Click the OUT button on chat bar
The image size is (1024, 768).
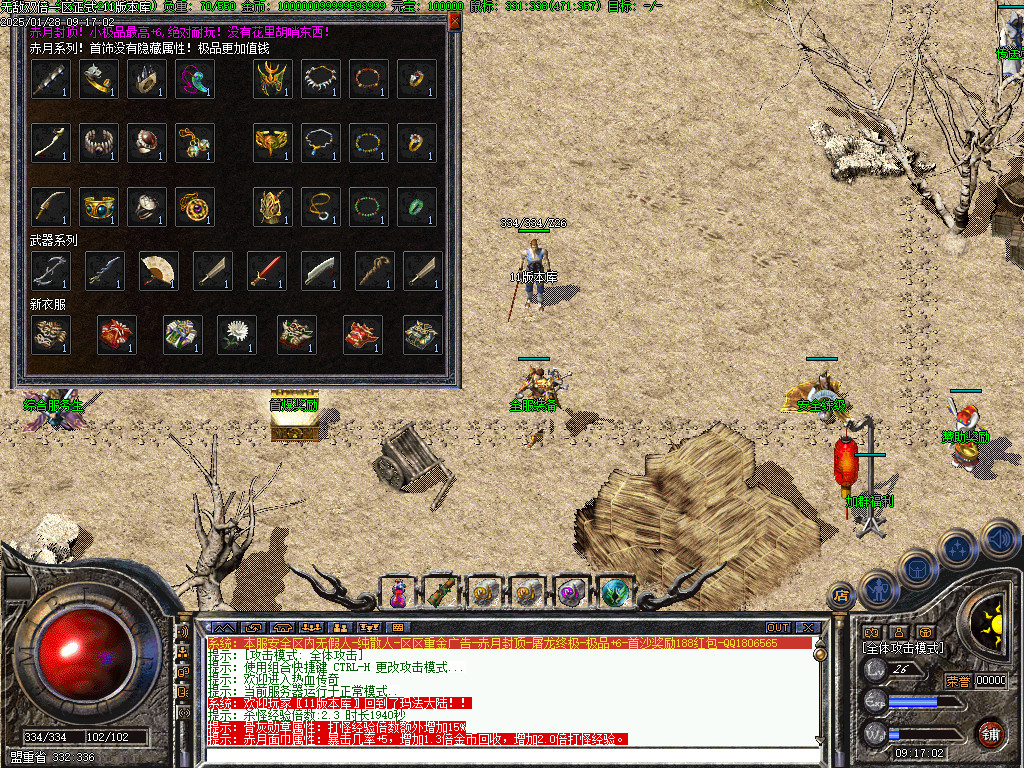(x=777, y=628)
